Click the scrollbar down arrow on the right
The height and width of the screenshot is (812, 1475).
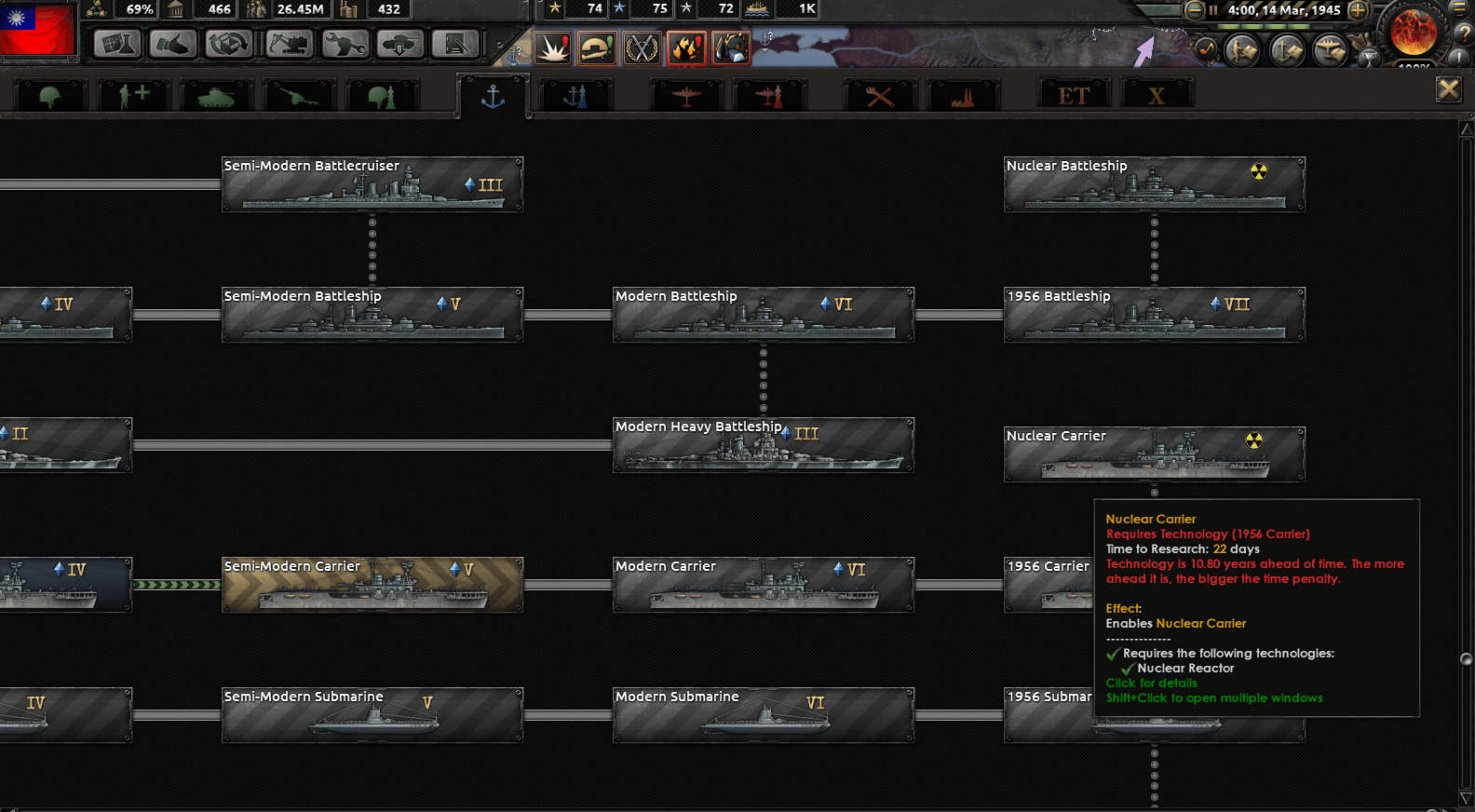1466,799
